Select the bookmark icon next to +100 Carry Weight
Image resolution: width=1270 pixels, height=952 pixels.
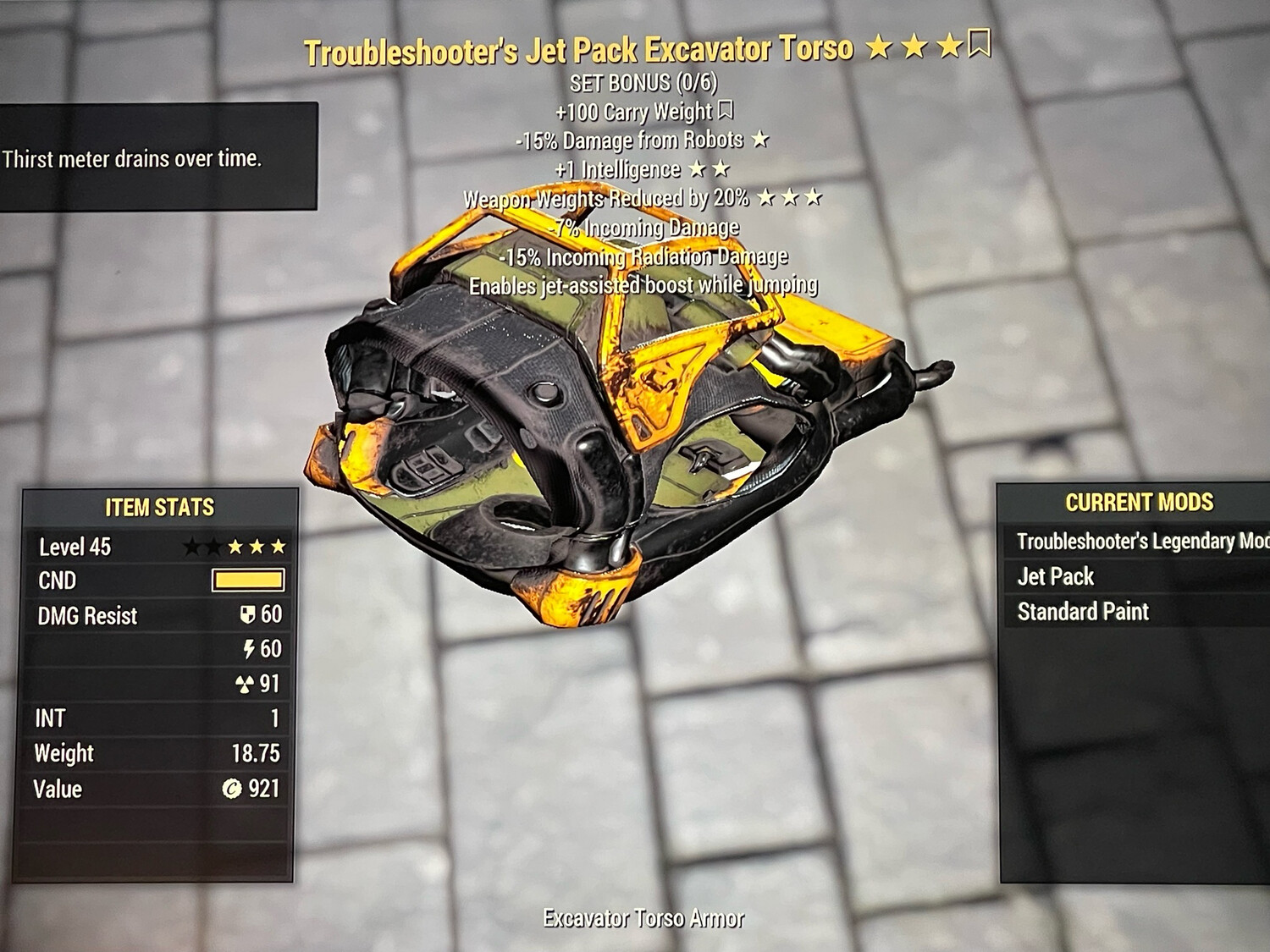[x=726, y=110]
